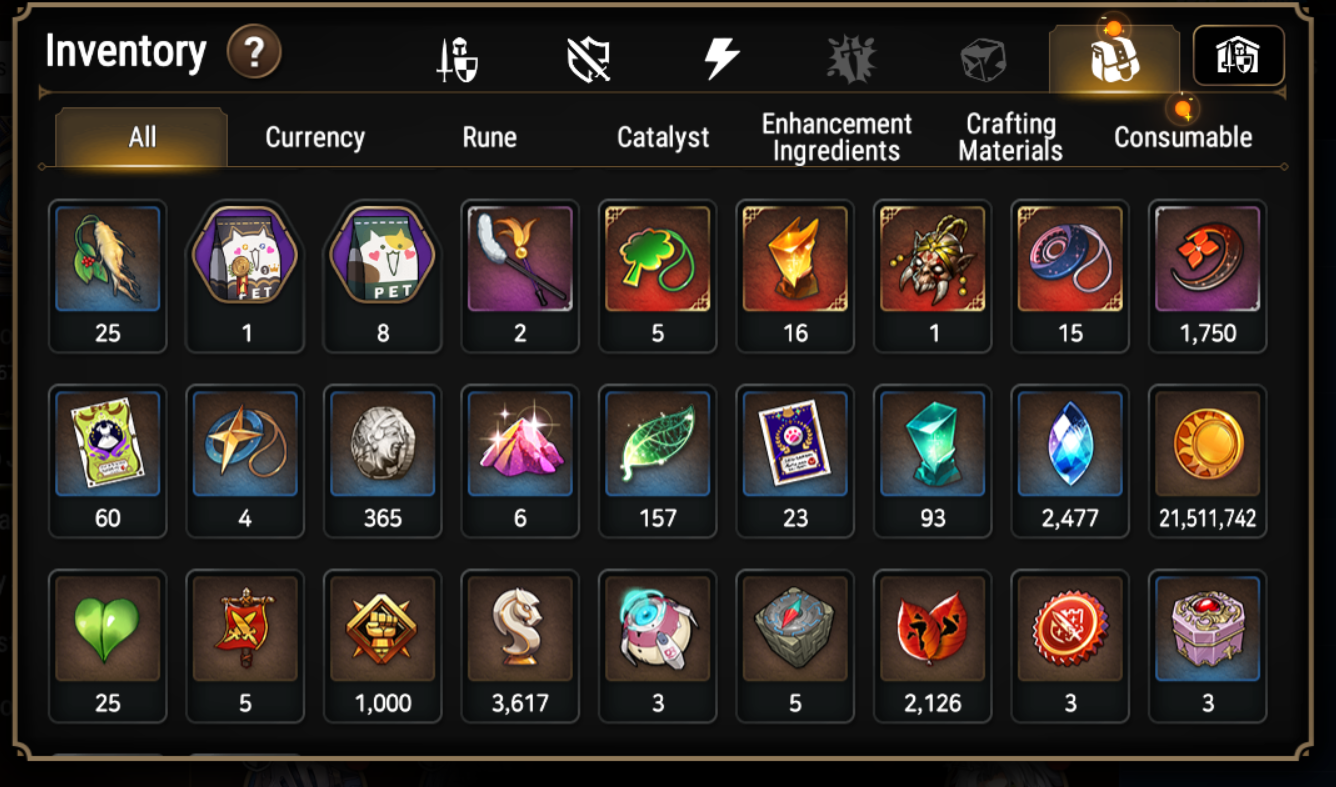
Task: Open the inventory help question mark
Action: coord(254,53)
